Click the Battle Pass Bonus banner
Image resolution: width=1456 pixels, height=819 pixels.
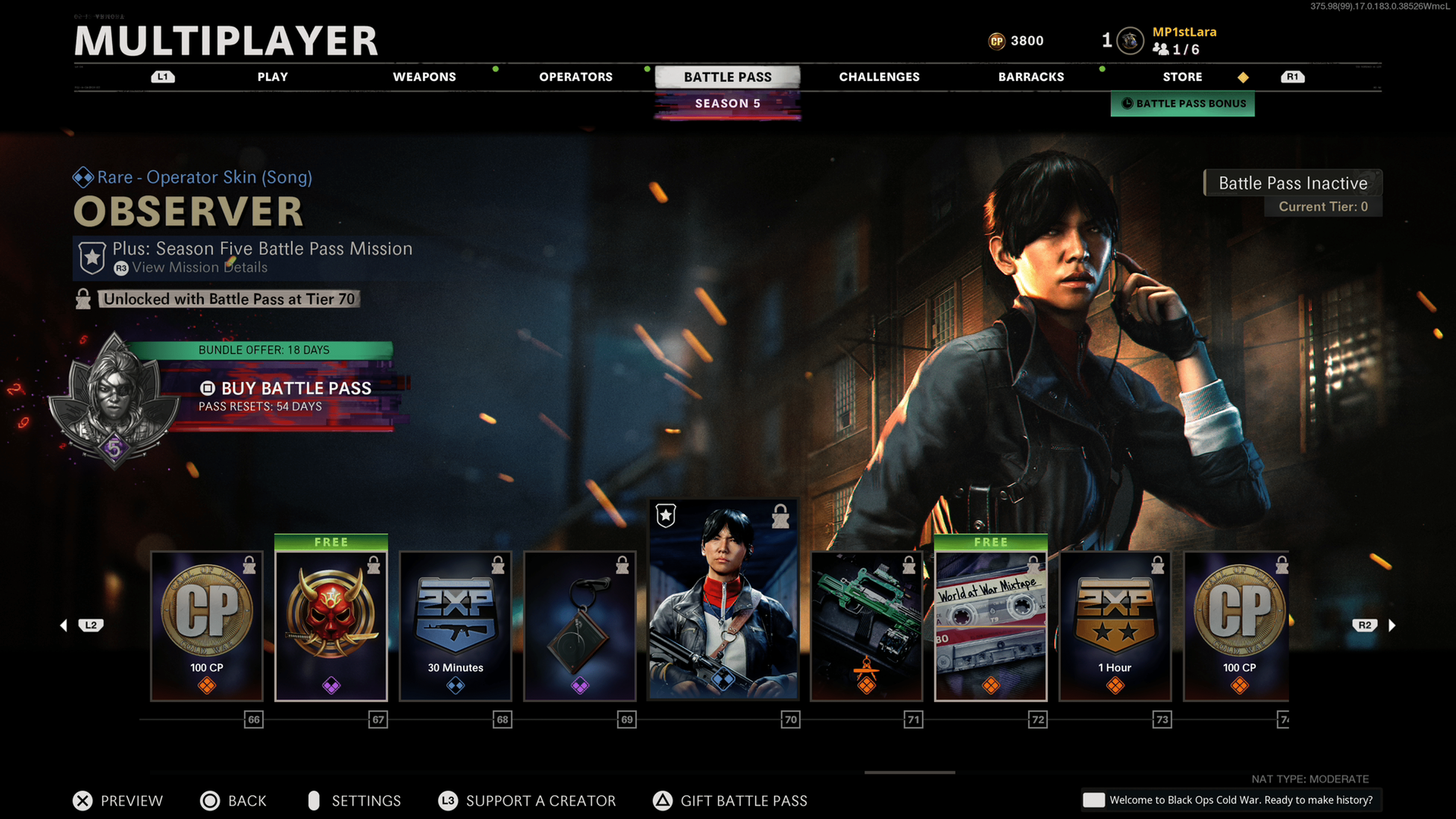pyautogui.click(x=1183, y=104)
